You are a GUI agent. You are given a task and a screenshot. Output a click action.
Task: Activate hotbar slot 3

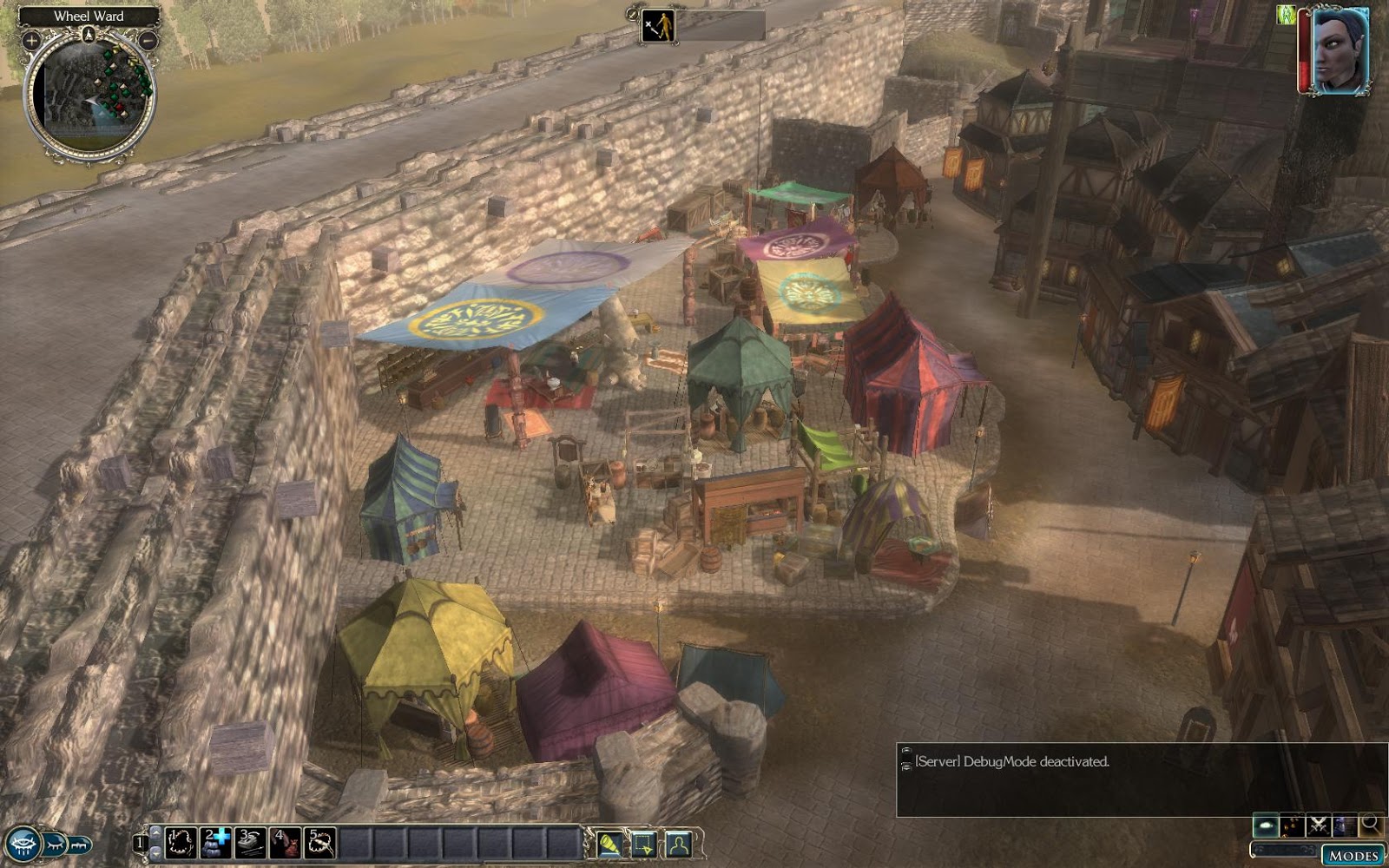coord(250,843)
